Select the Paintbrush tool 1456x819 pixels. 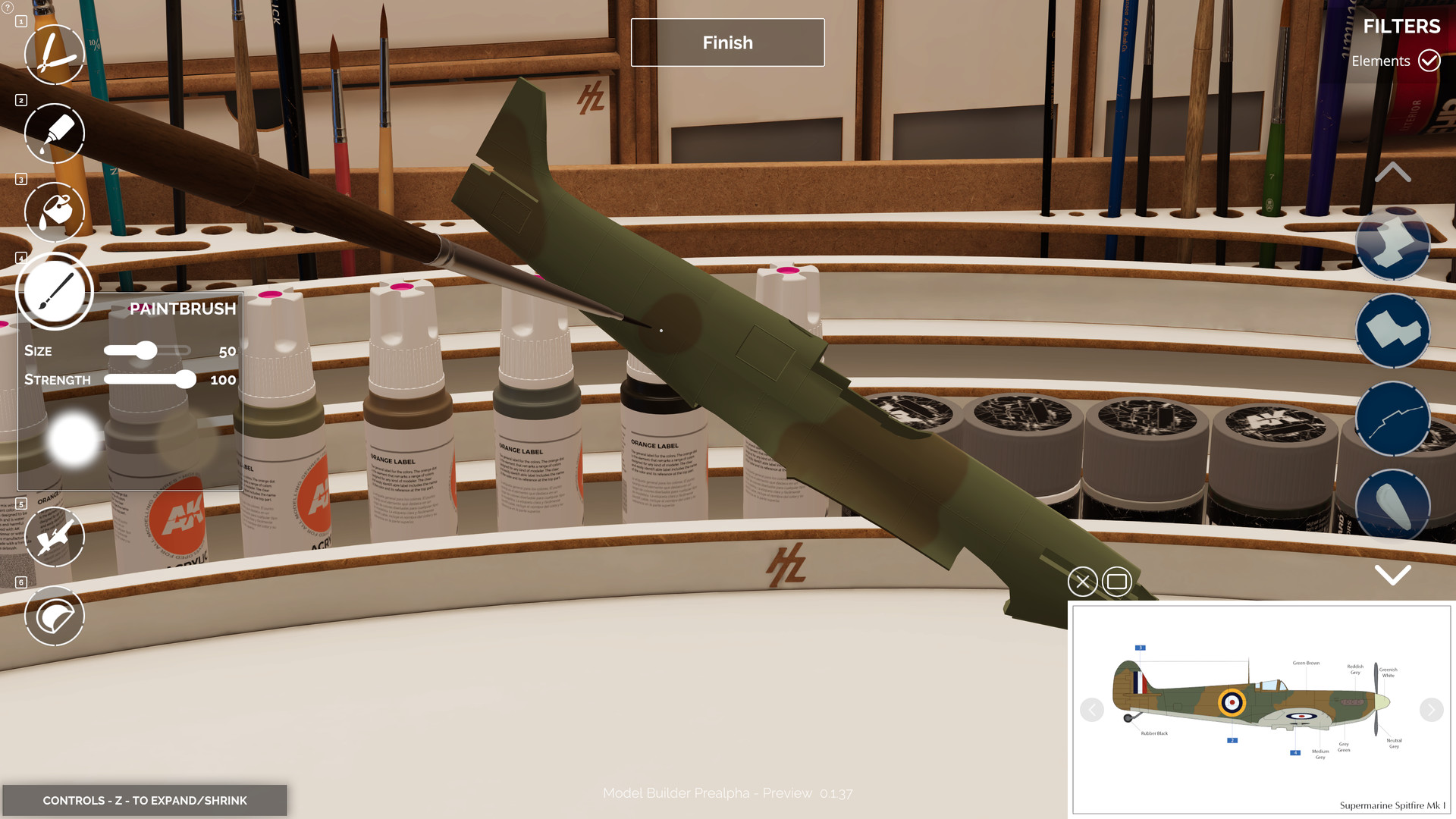pos(54,290)
